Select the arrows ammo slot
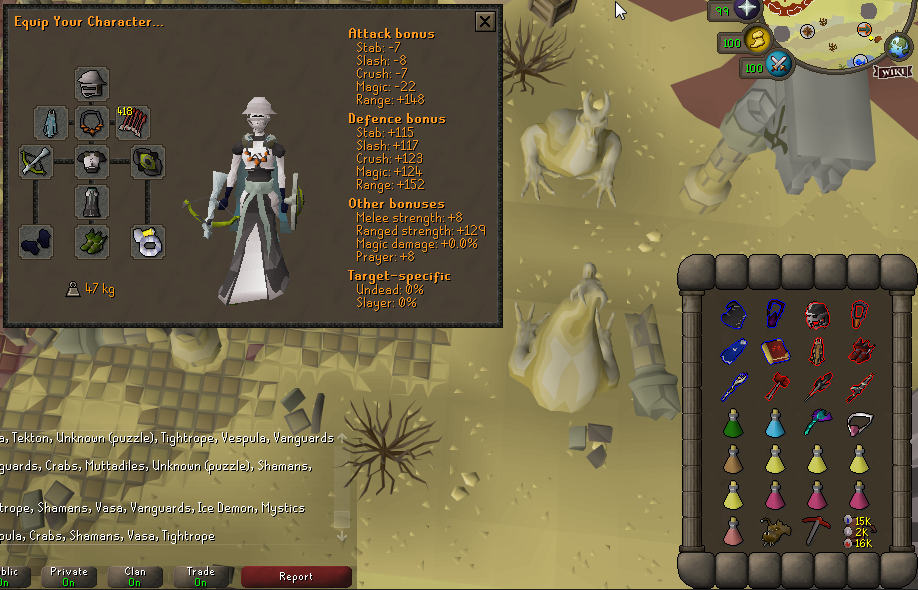The height and width of the screenshot is (590, 918). pos(133,123)
